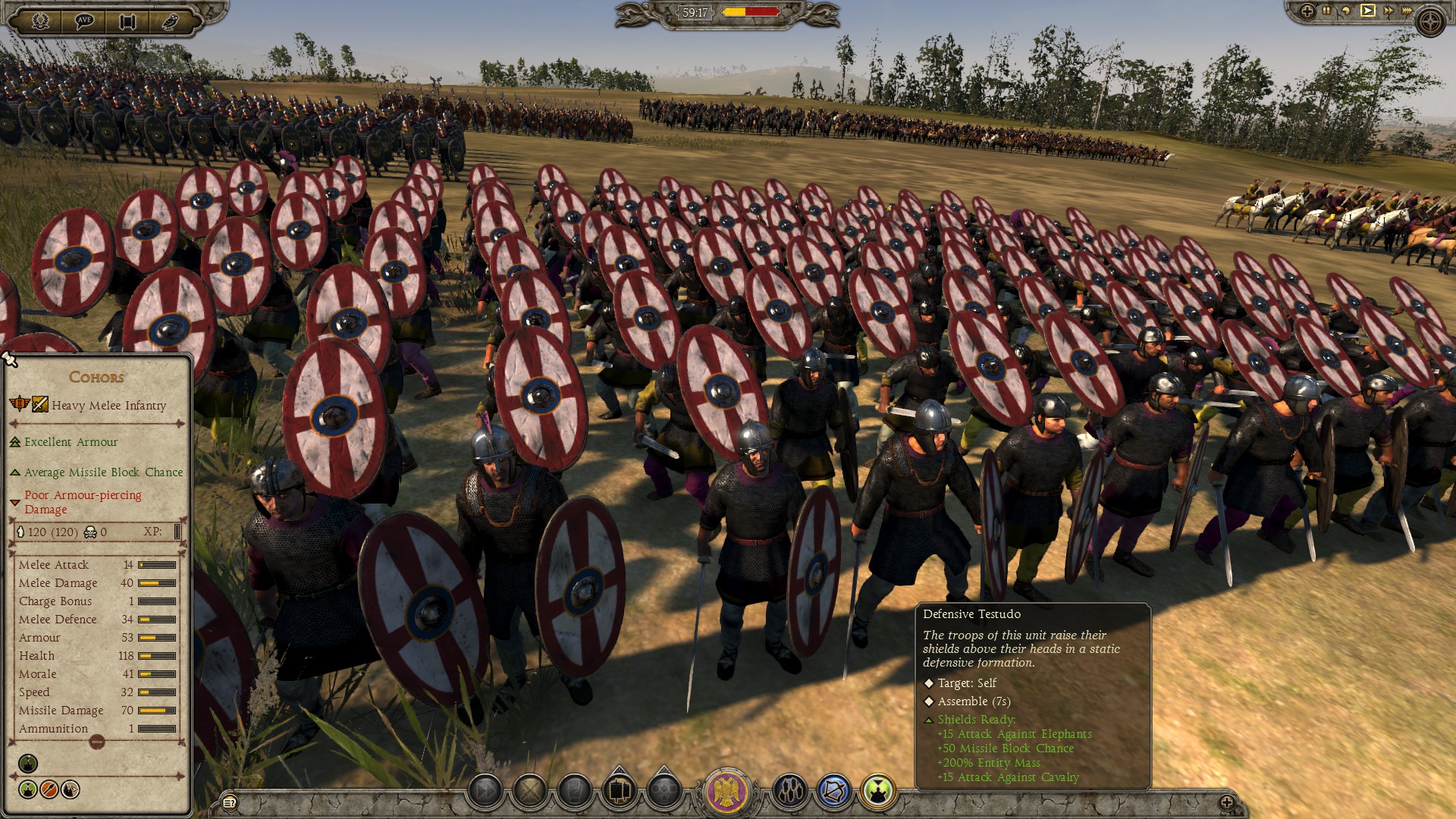Set battle speed to slow motion
Screen dimensions: 1456x819
pos(1347,11)
